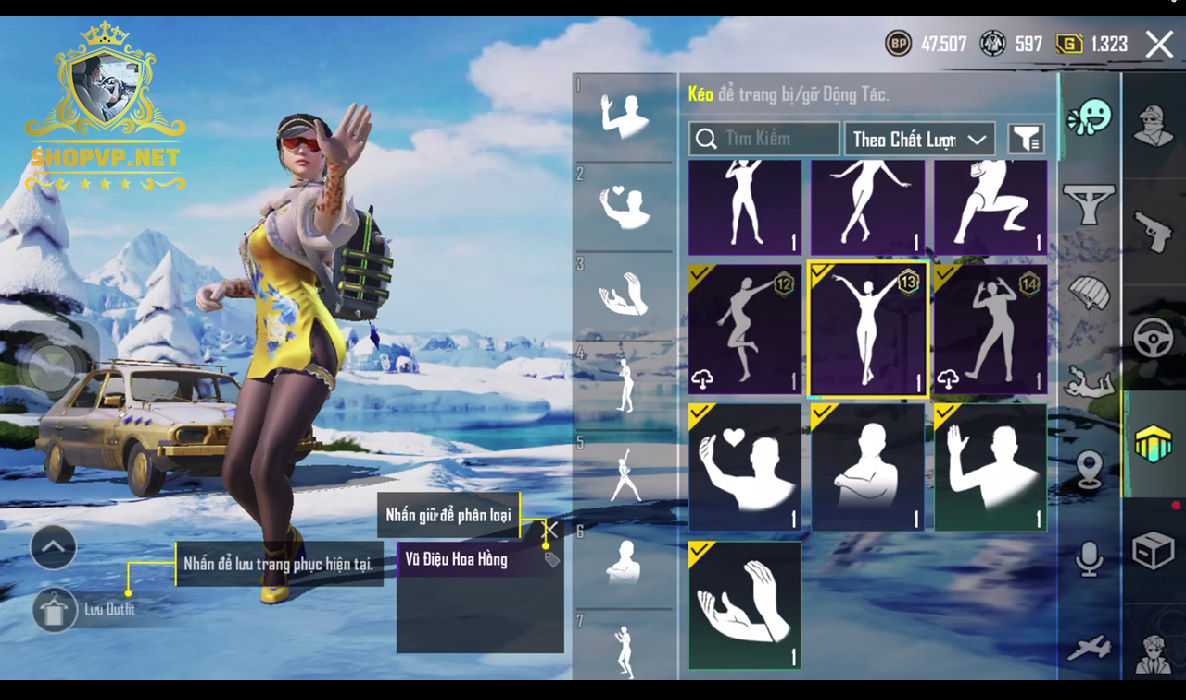The image size is (1186, 700).
Task: Save current outfit with Lưu Outfit button
Action: click(54, 609)
